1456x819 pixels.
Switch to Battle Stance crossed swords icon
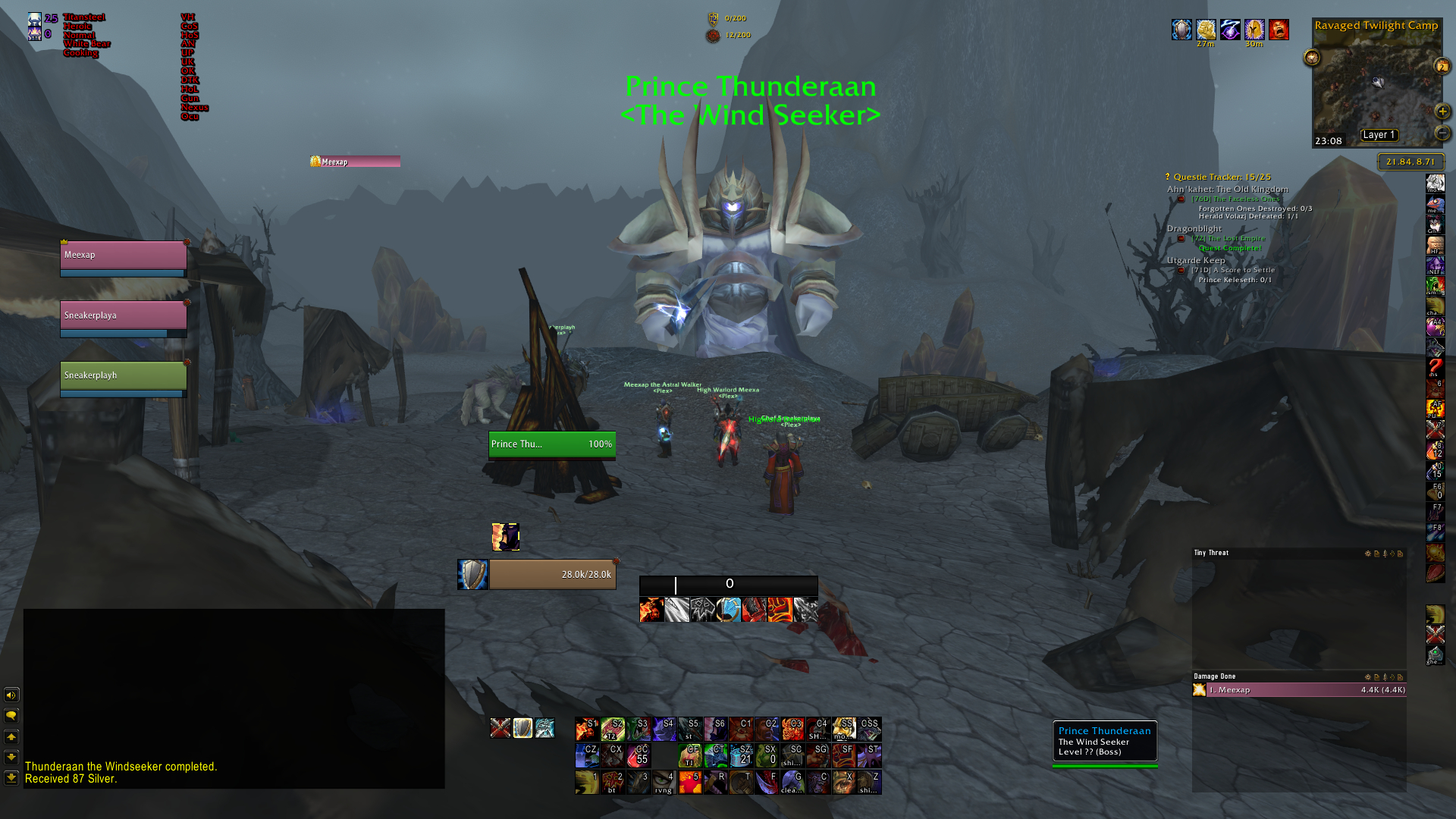tap(500, 728)
